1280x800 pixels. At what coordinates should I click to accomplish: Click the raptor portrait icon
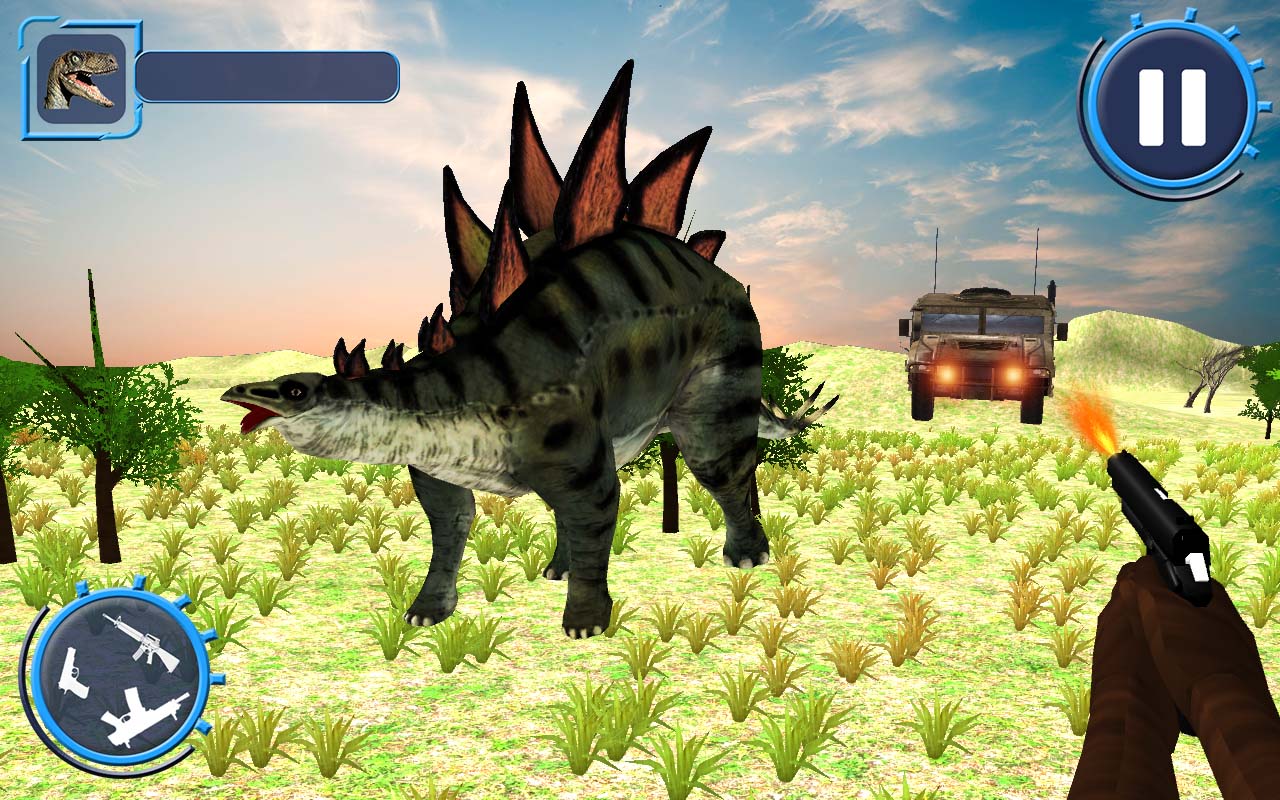pos(82,78)
